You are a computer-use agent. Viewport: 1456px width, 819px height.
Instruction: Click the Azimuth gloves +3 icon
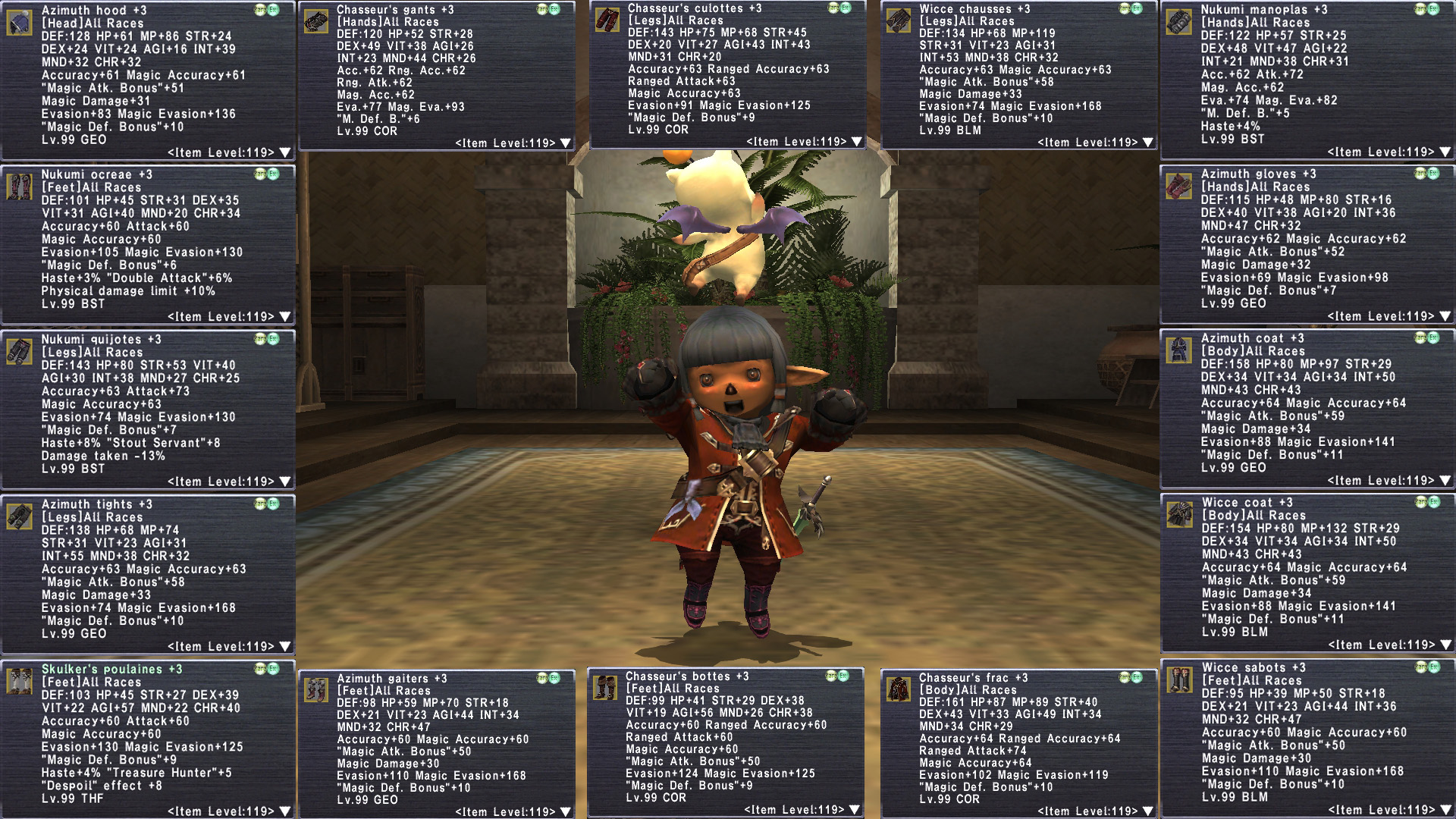(x=1179, y=186)
